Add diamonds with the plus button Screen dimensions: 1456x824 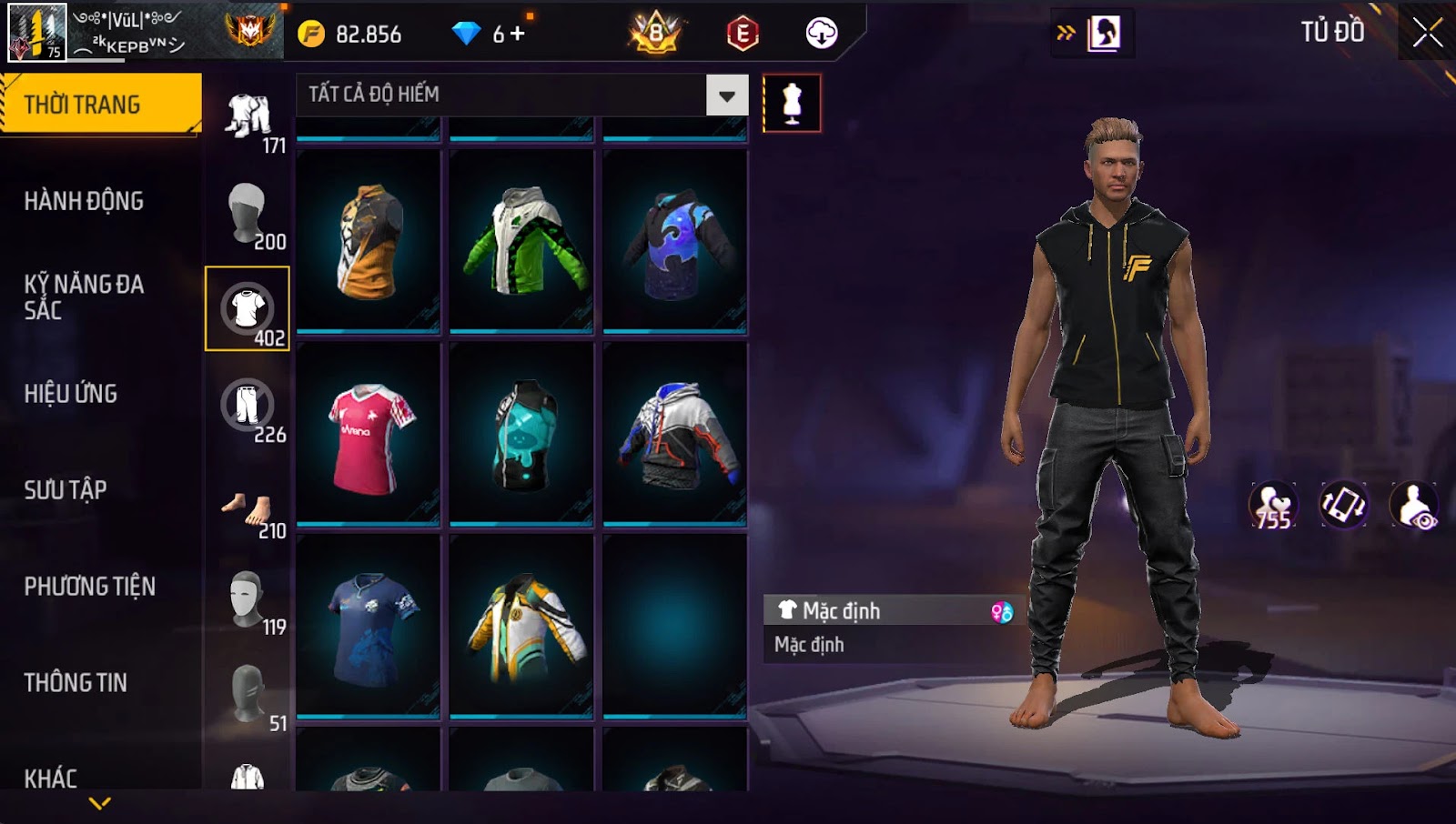[x=518, y=34]
